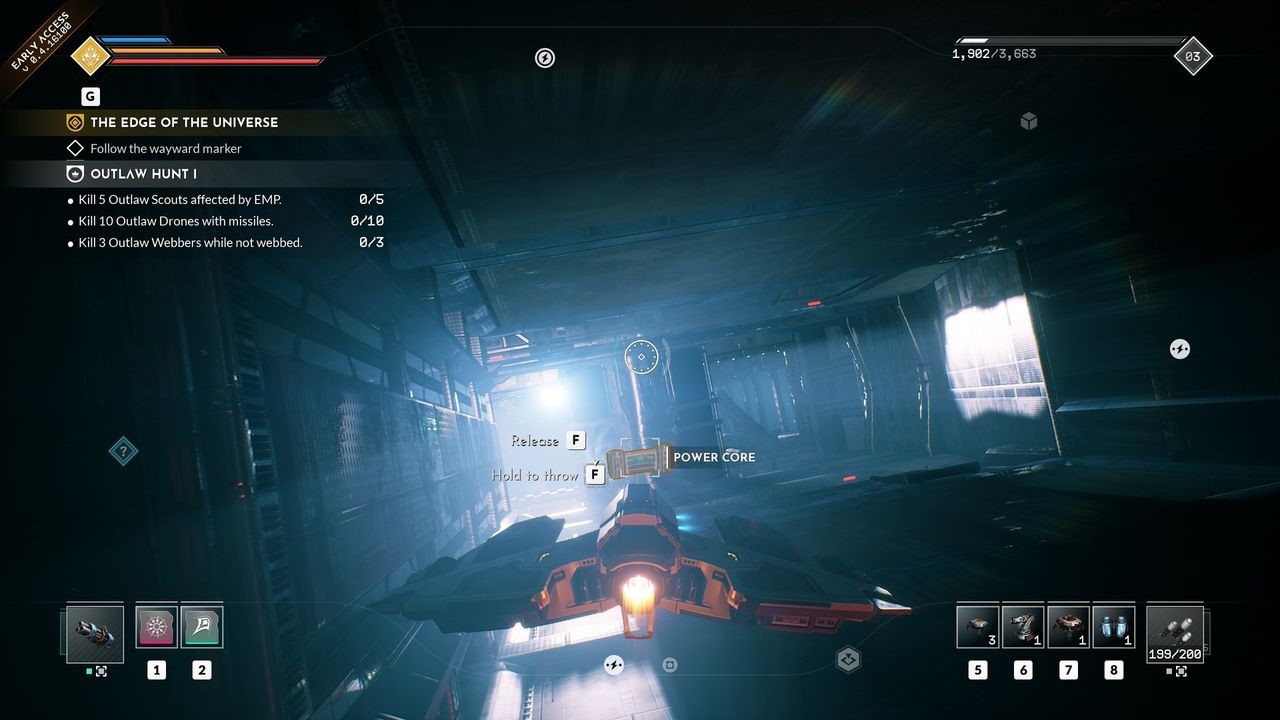Click the circular jump gate marker top center
1280x720 pixels.
tap(544, 58)
